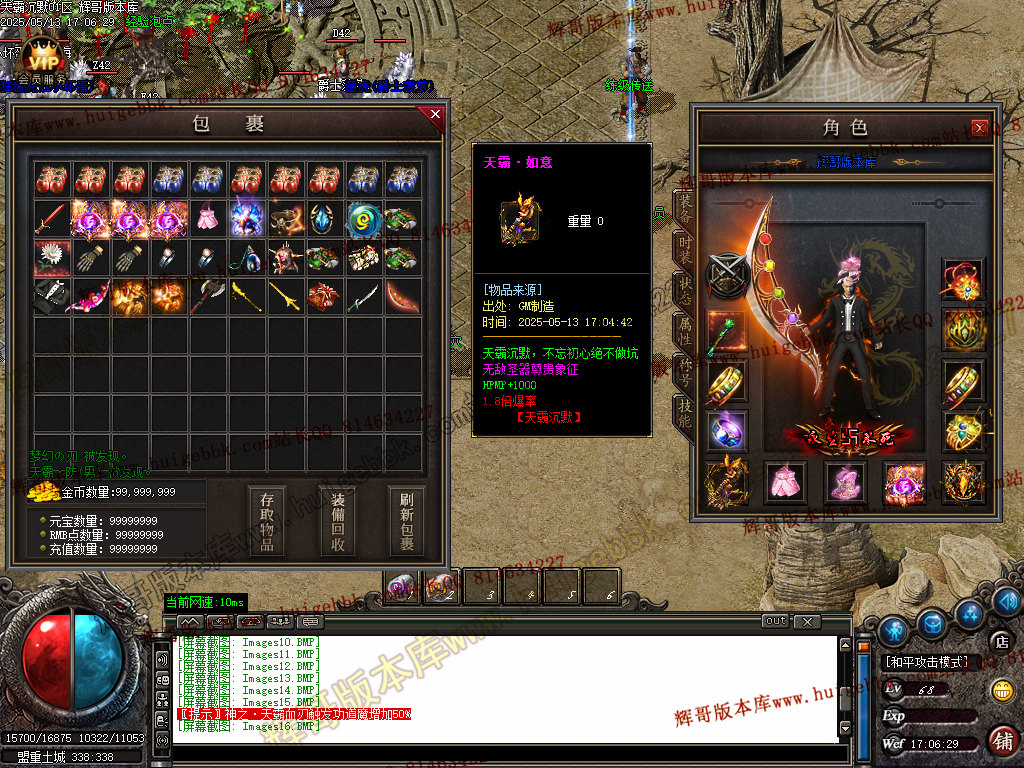Click the VIP member service icon
This screenshot has width=1024, height=768.
pyautogui.click(x=41, y=58)
